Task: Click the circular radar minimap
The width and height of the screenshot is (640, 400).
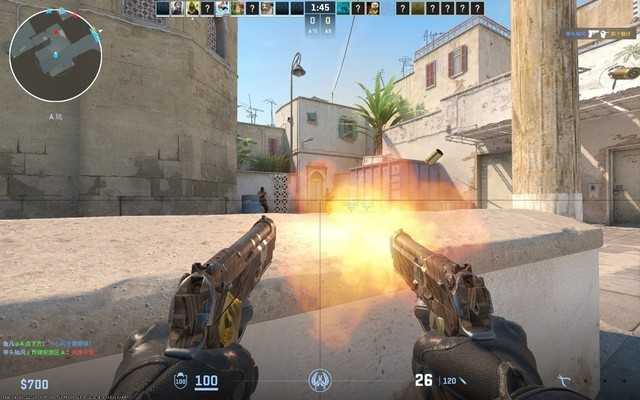Action: tap(55, 55)
